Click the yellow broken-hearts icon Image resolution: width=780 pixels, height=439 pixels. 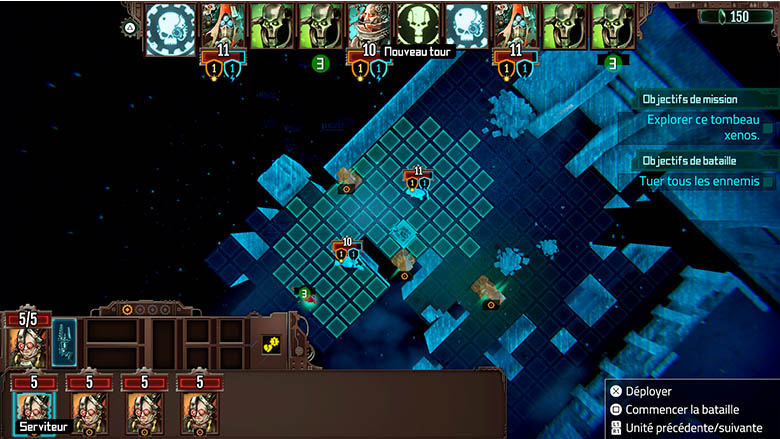coord(269,343)
